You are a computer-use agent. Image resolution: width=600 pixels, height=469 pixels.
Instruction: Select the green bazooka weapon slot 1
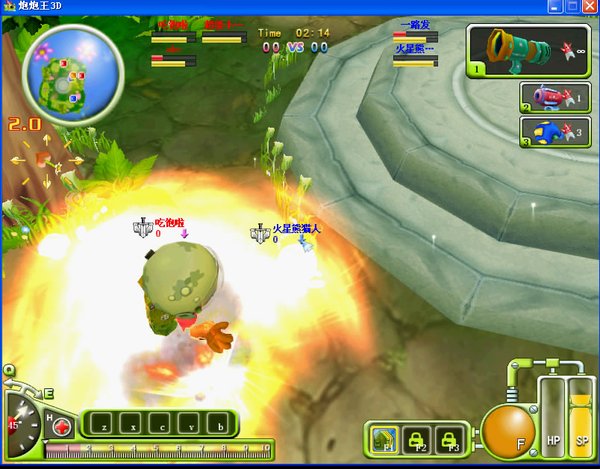pyautogui.click(x=527, y=50)
